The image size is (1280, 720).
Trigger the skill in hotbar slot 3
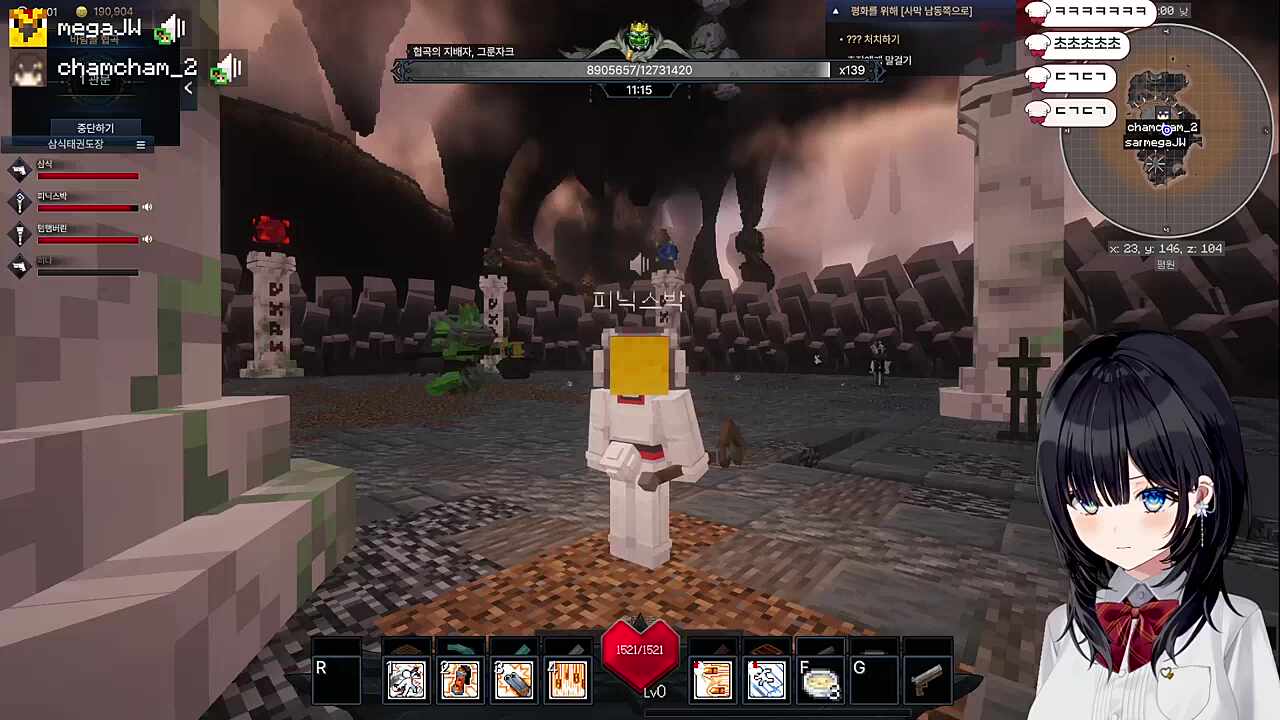coord(514,680)
